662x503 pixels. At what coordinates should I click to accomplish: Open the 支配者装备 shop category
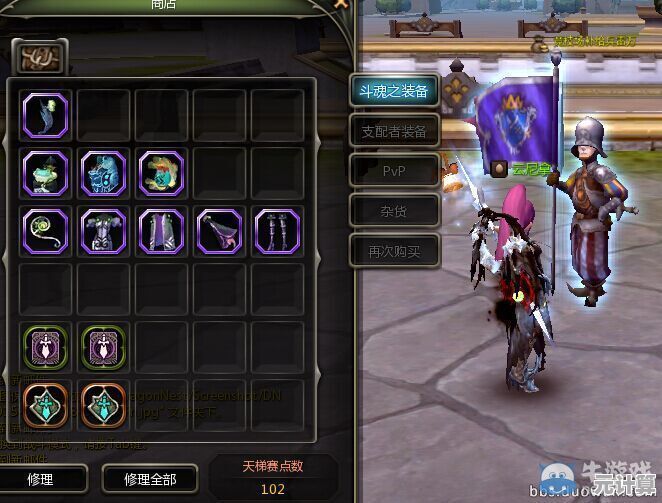[x=394, y=131]
